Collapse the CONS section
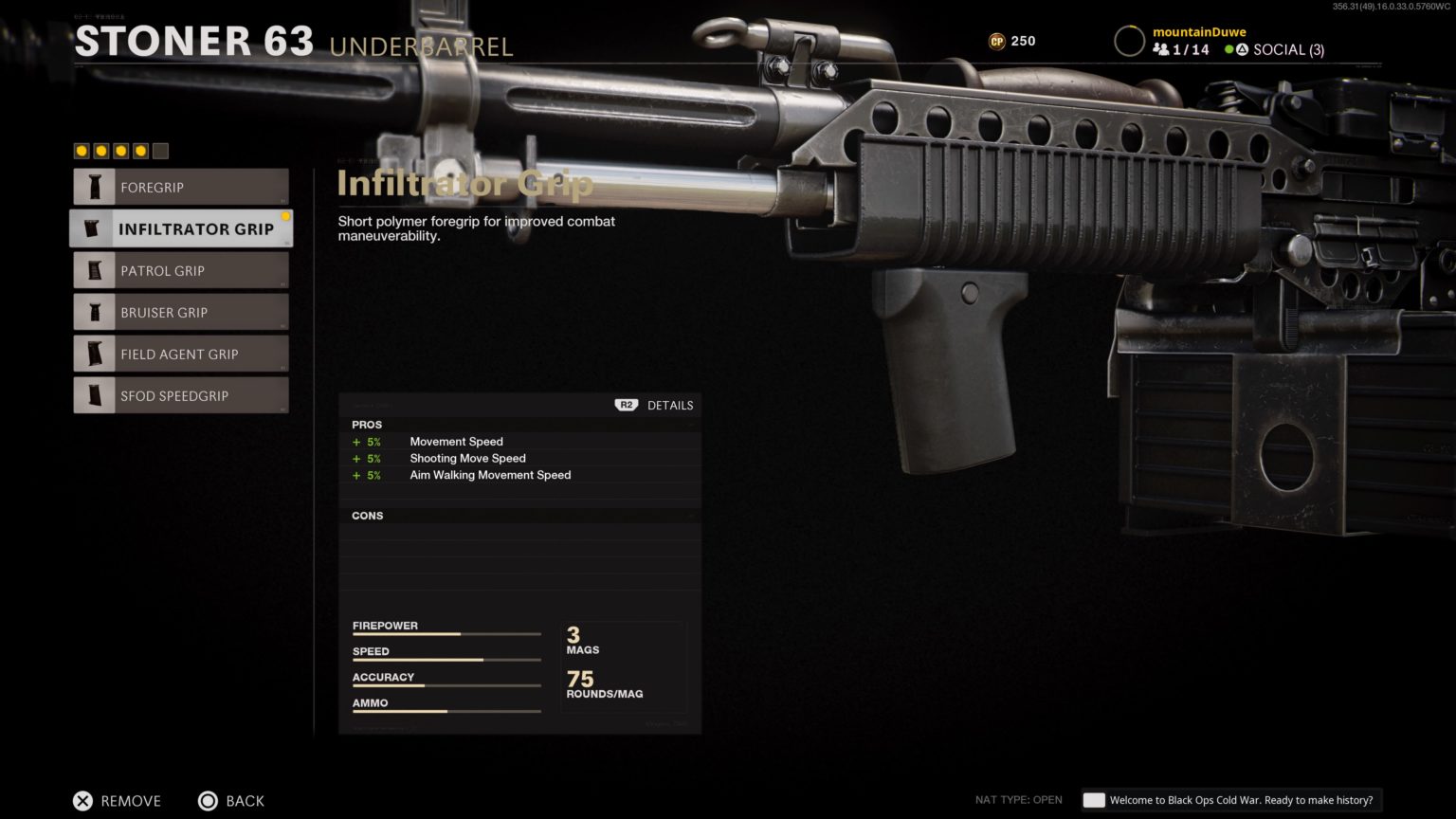This screenshot has width=1456, height=819. tap(691, 515)
